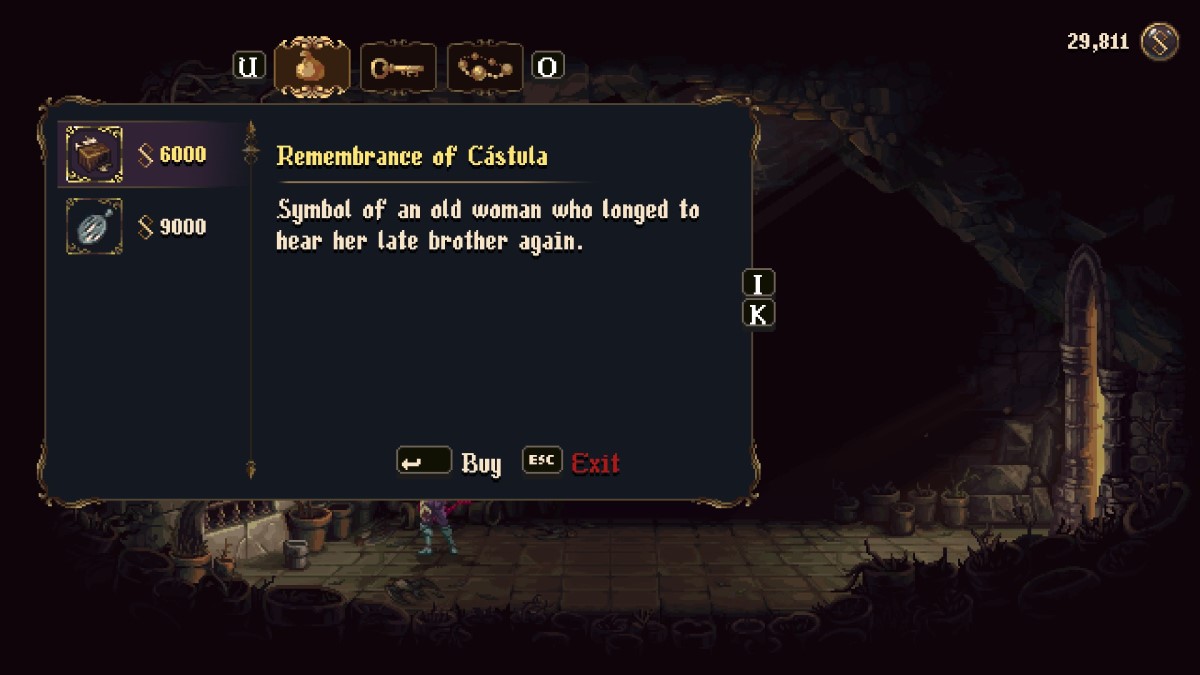The height and width of the screenshot is (675, 1200).
Task: Switch to the pouch items tab
Action: click(x=312, y=67)
